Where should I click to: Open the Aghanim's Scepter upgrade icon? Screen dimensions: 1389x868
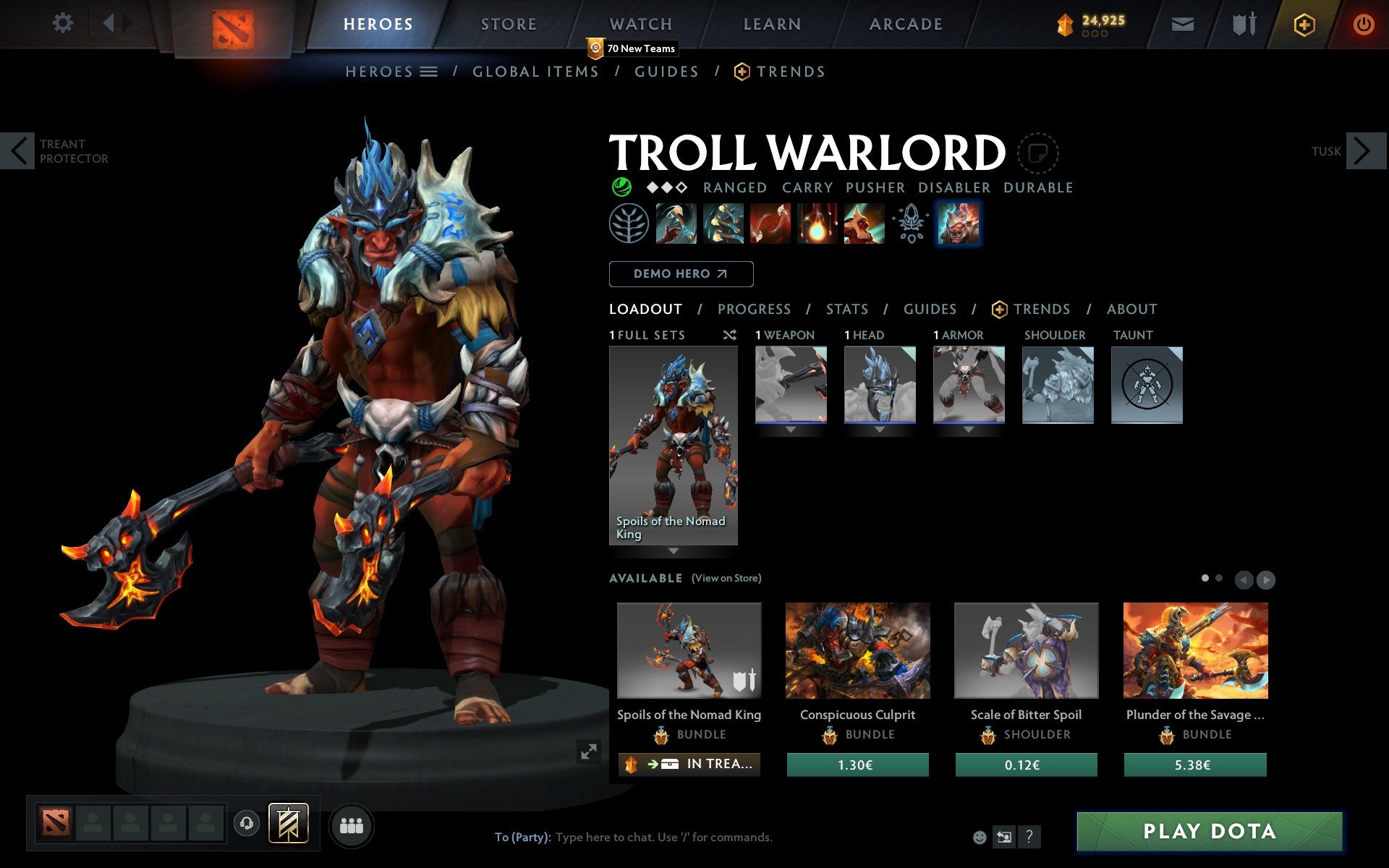(x=911, y=224)
